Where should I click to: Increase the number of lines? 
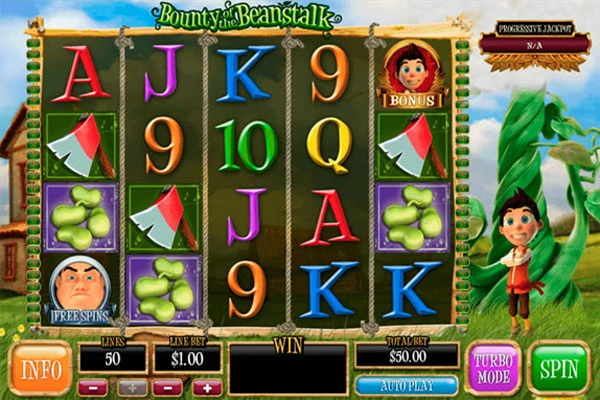[131, 387]
